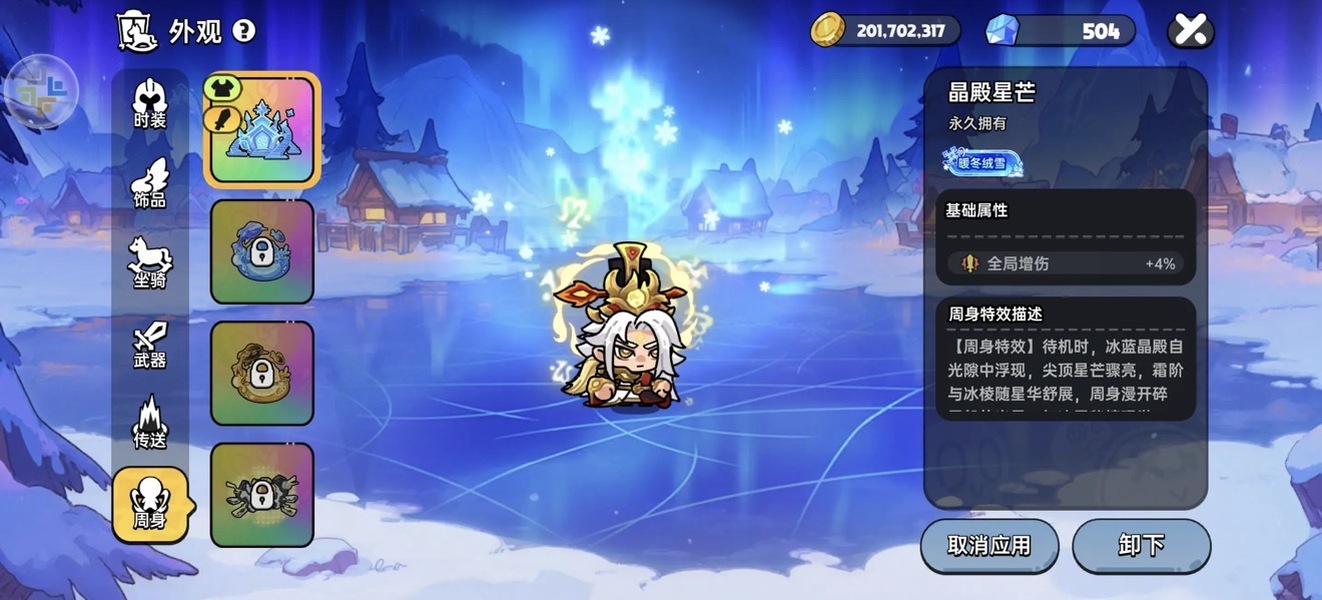Choose the ice crystal palace aura tile
Image resolution: width=1322 pixels, height=600 pixels.
pyautogui.click(x=262, y=130)
